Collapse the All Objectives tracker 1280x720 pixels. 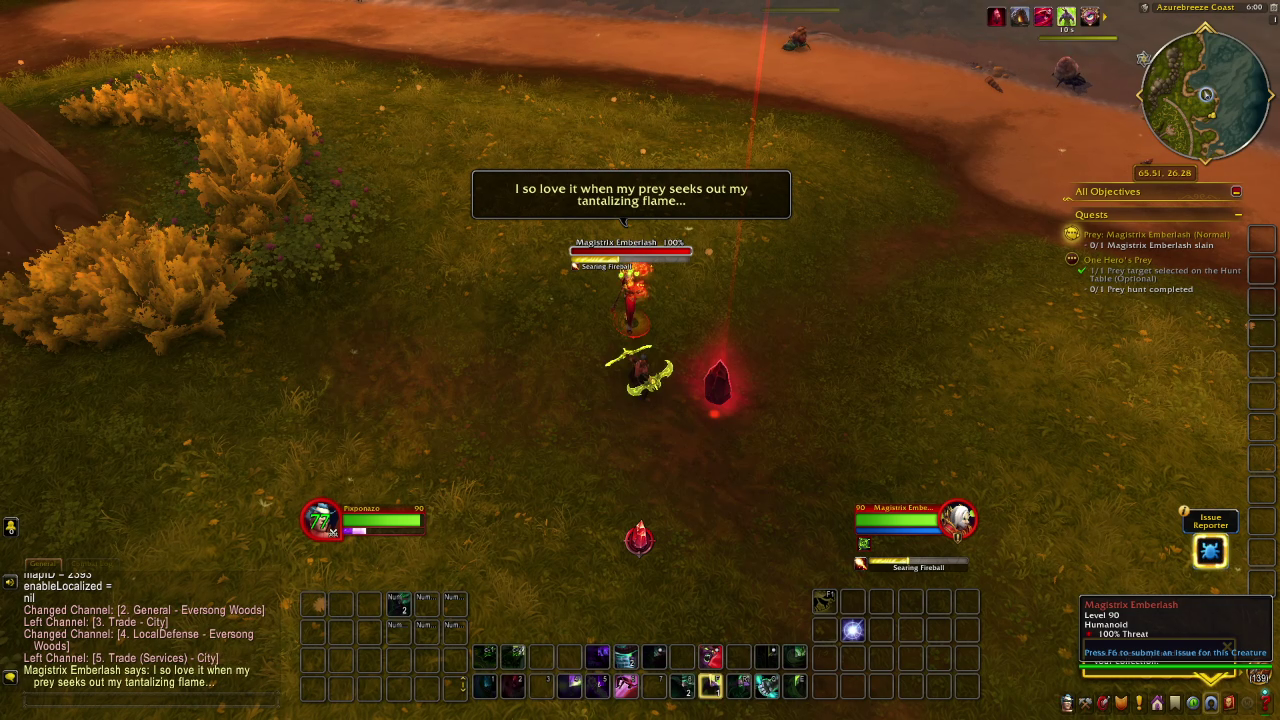(1236, 192)
